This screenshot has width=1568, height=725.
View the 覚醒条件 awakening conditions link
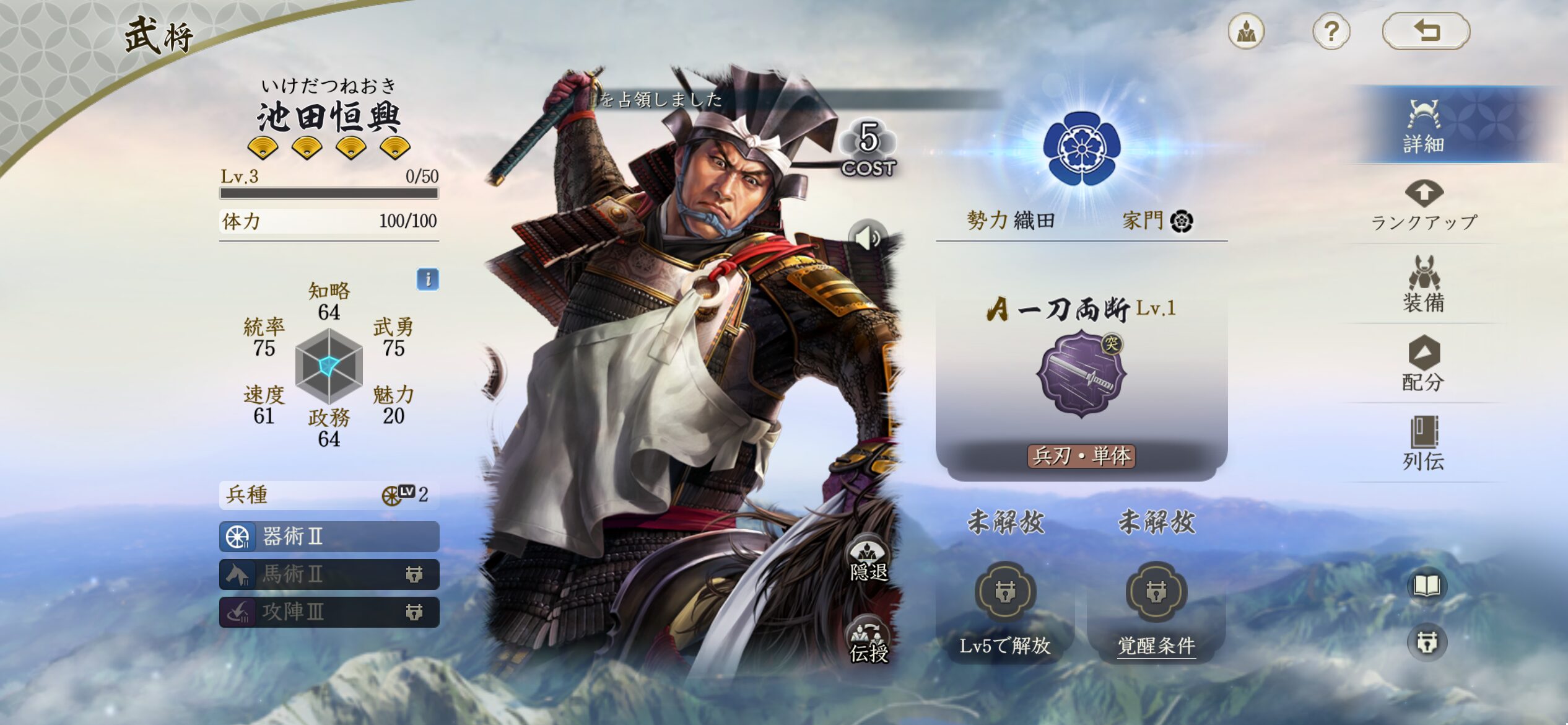[x=1156, y=646]
